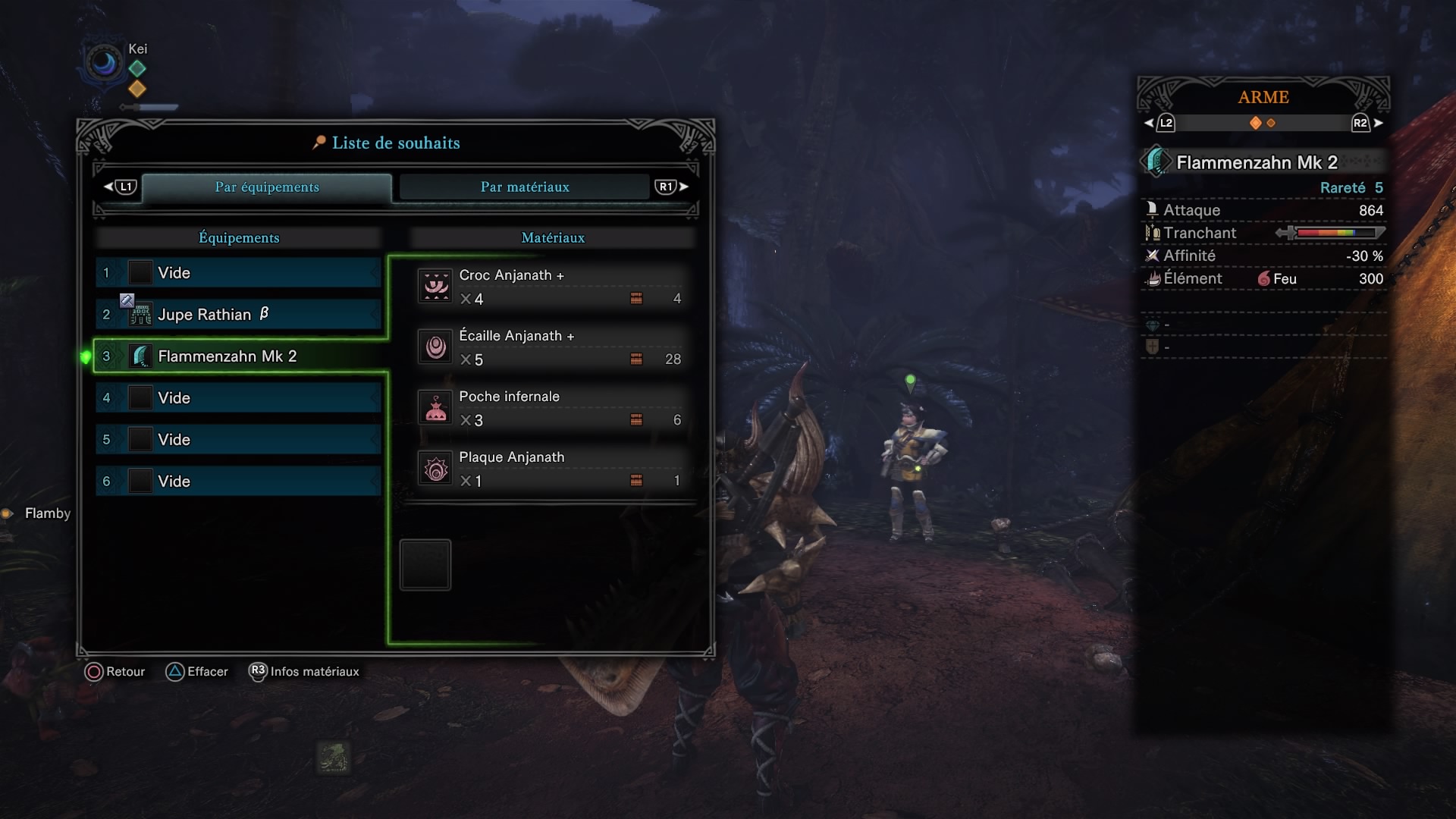
Task: Select the Jupe Rathian β wishlist entry
Action: (x=238, y=315)
